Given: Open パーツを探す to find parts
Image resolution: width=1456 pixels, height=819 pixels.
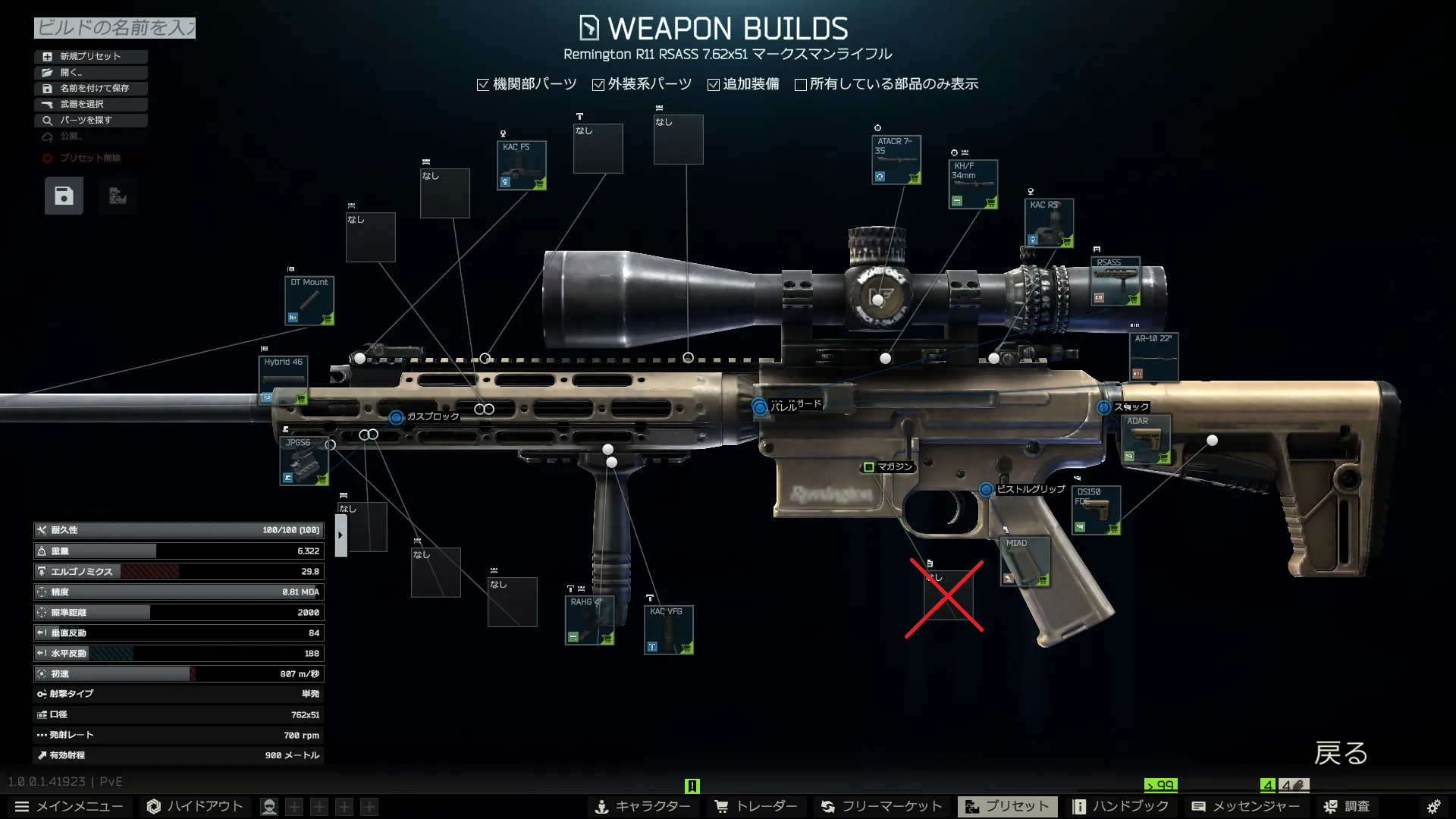Looking at the screenshot, I should click(x=90, y=120).
